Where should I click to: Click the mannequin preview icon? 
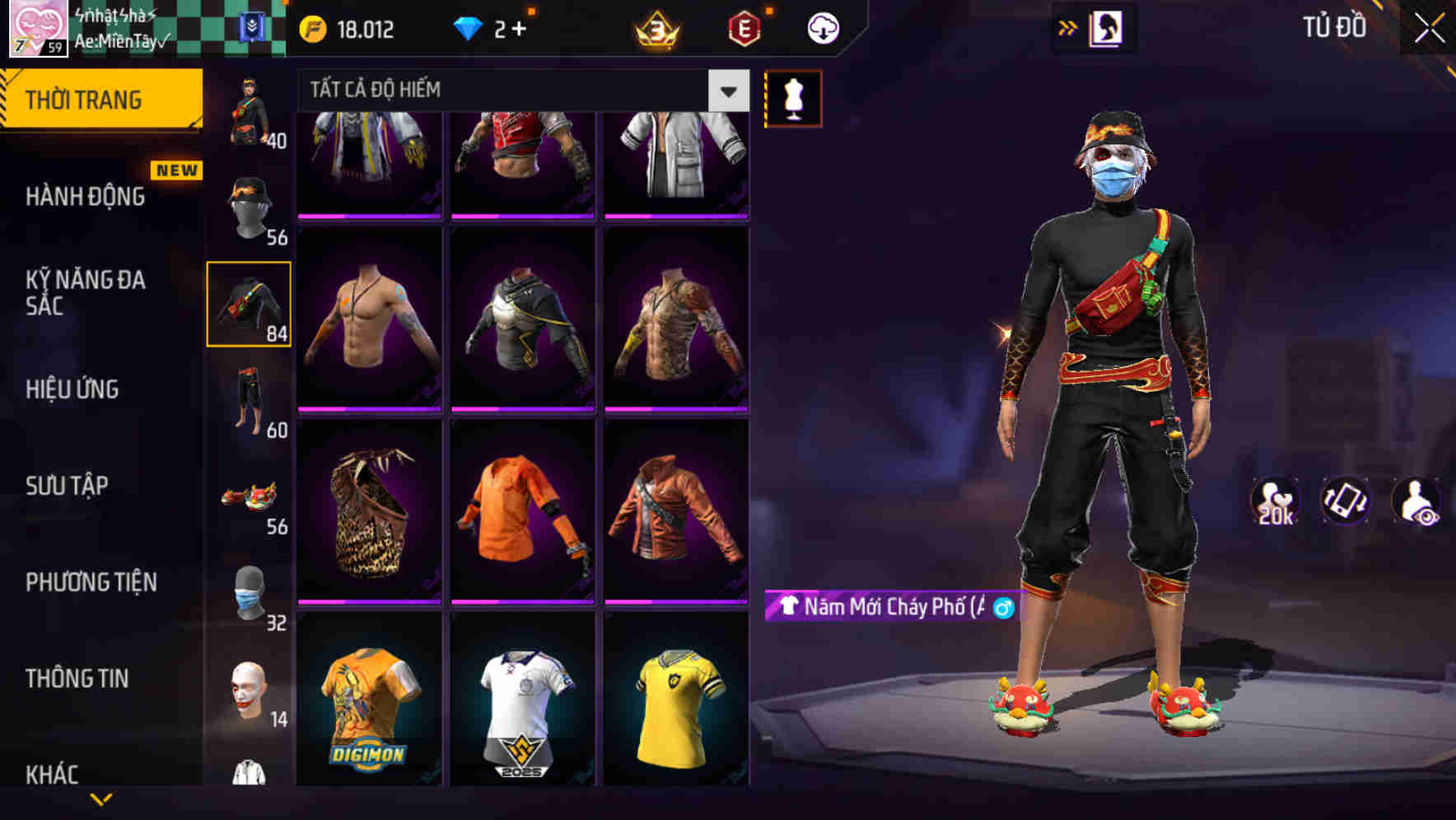[793, 97]
